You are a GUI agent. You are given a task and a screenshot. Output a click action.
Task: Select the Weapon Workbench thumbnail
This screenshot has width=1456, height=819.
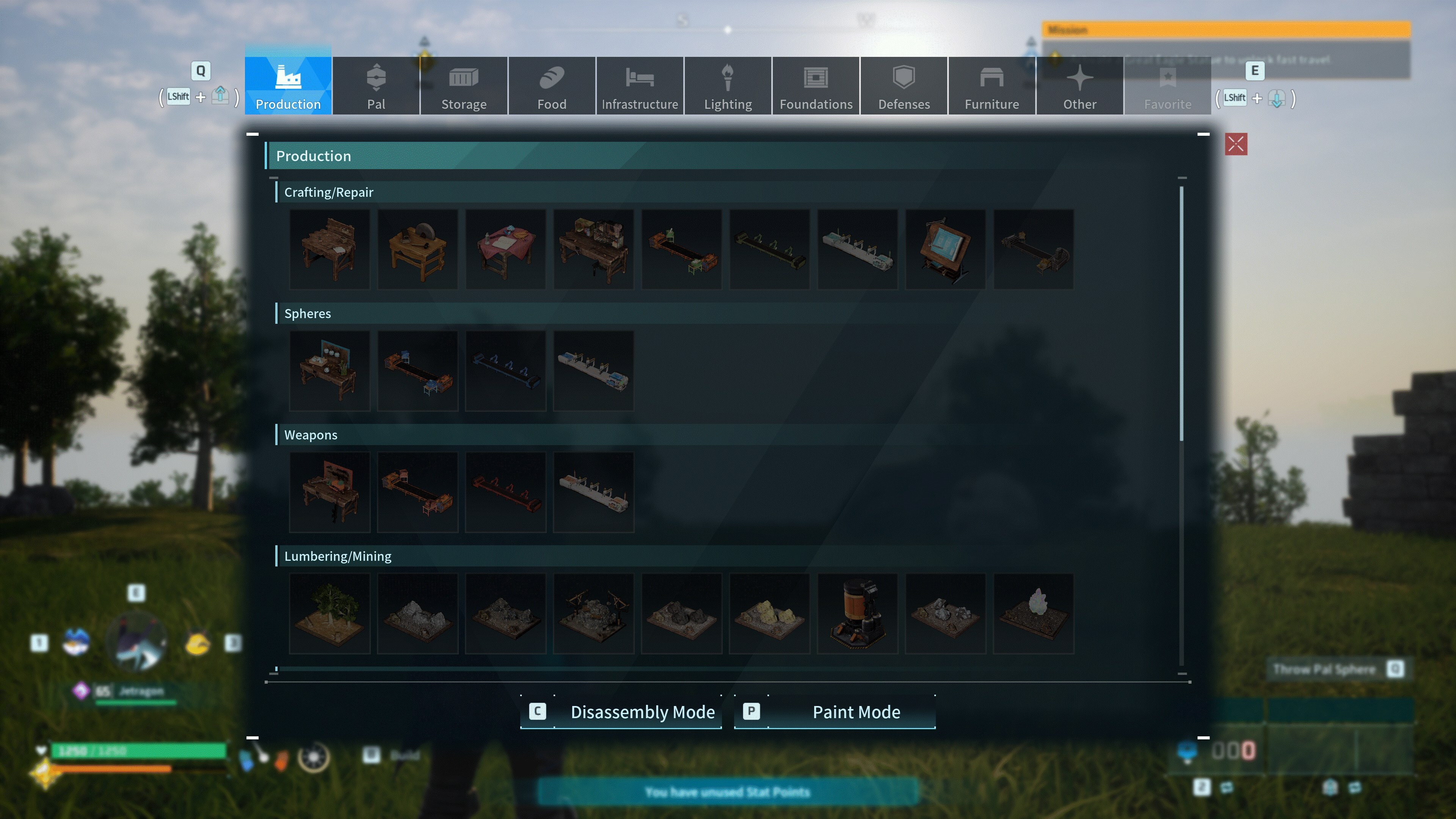coord(329,492)
